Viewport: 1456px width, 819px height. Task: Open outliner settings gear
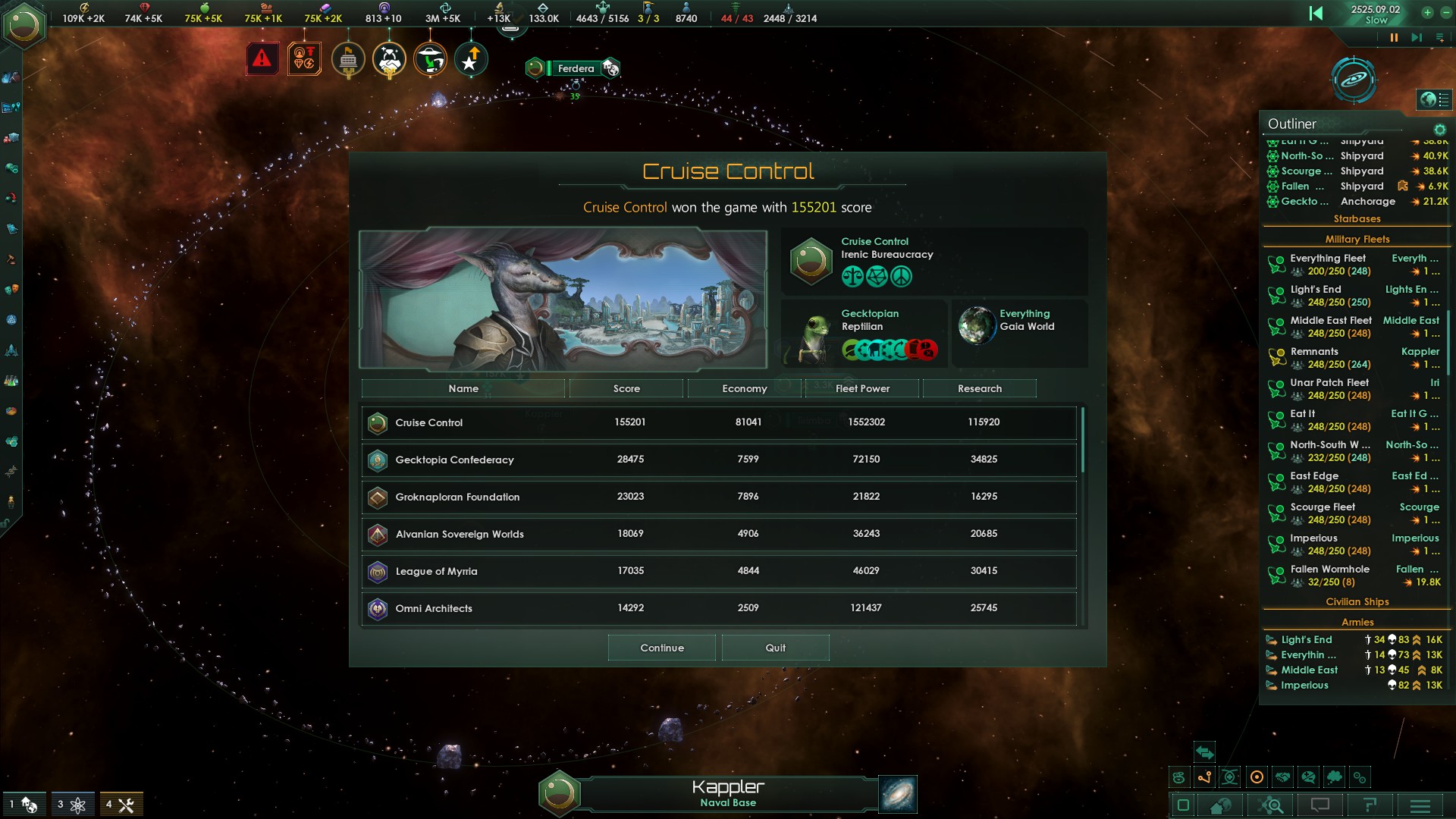[x=1439, y=130]
